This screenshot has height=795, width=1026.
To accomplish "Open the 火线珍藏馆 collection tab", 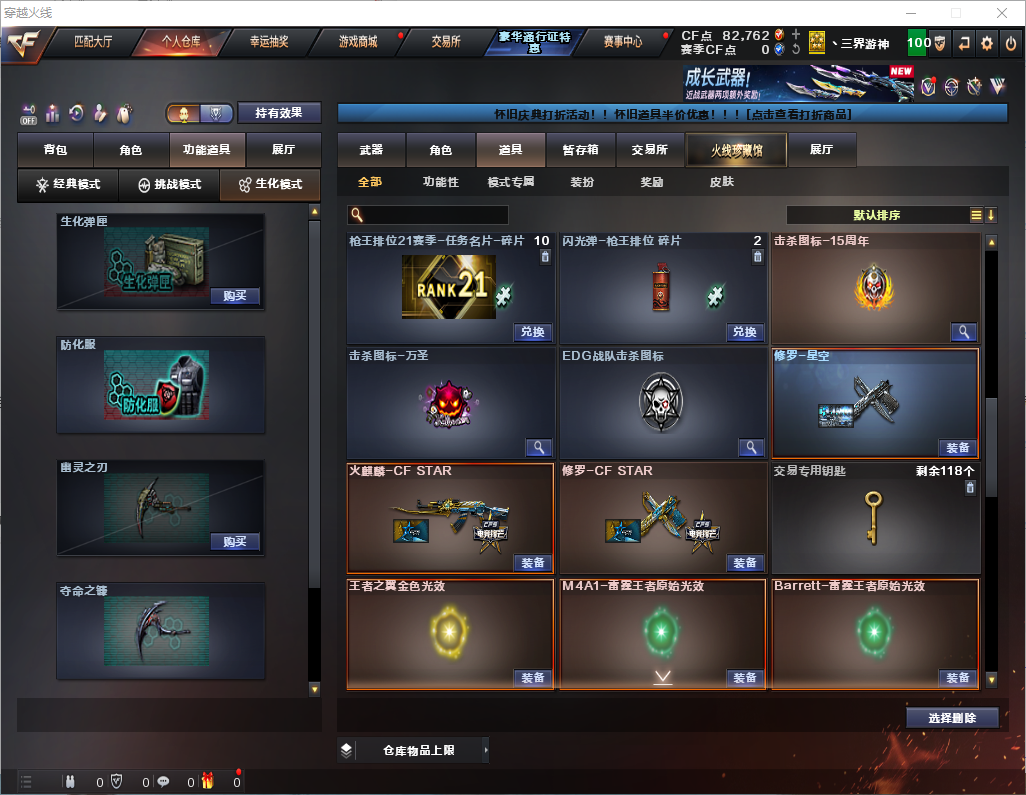I will pos(736,150).
